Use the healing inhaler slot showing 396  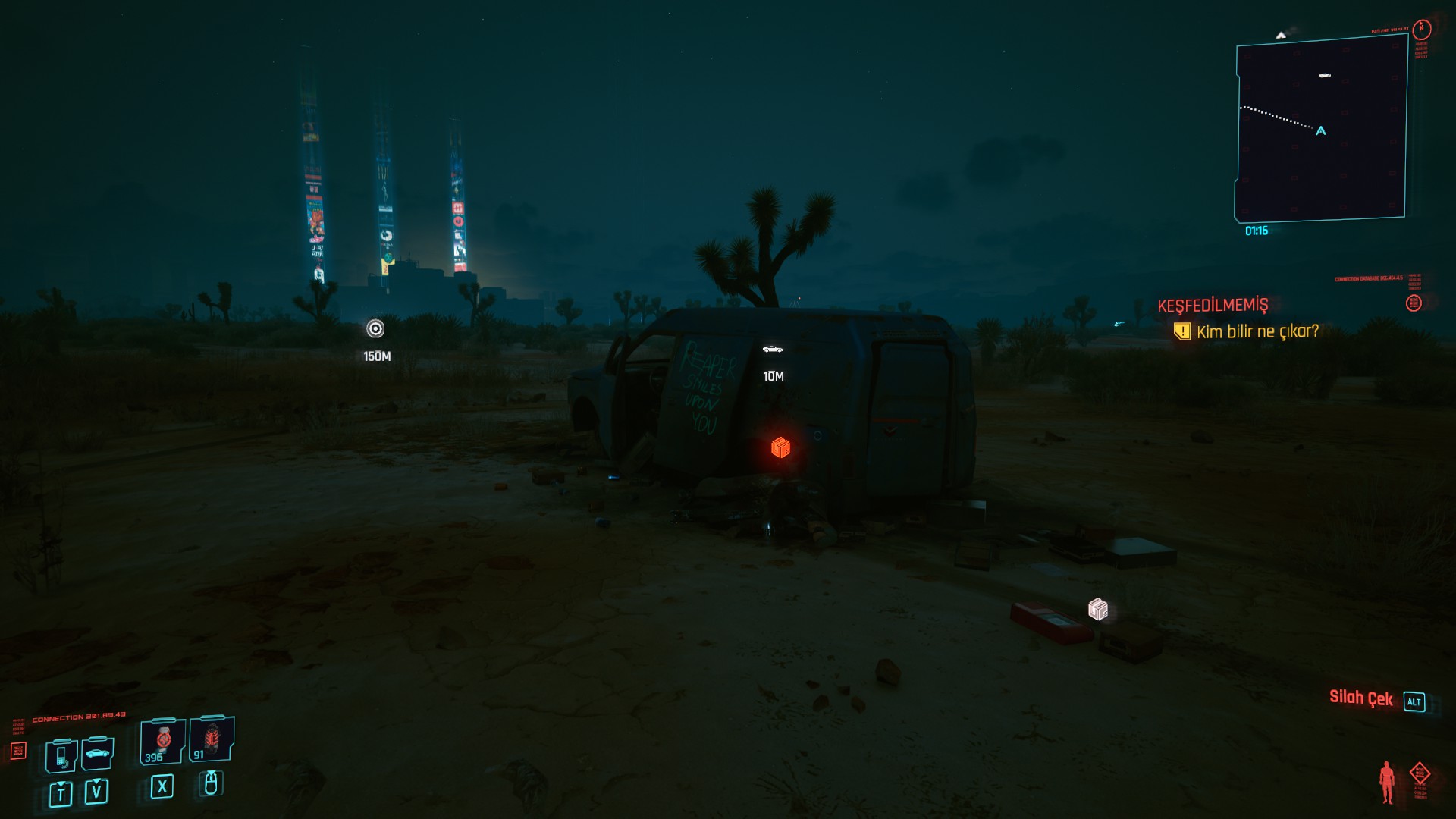coord(162,741)
